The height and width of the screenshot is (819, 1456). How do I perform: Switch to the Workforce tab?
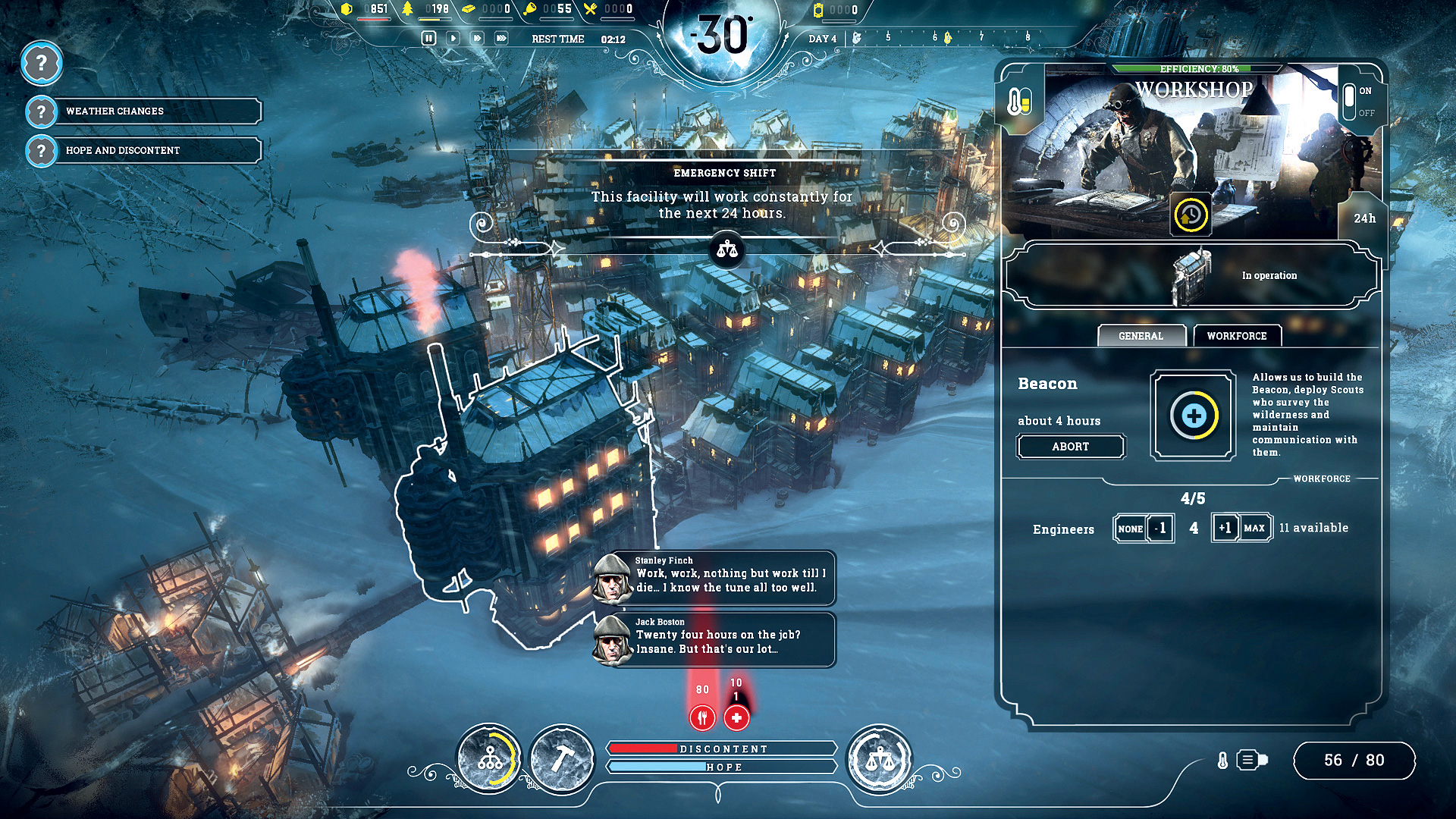pos(1237,335)
